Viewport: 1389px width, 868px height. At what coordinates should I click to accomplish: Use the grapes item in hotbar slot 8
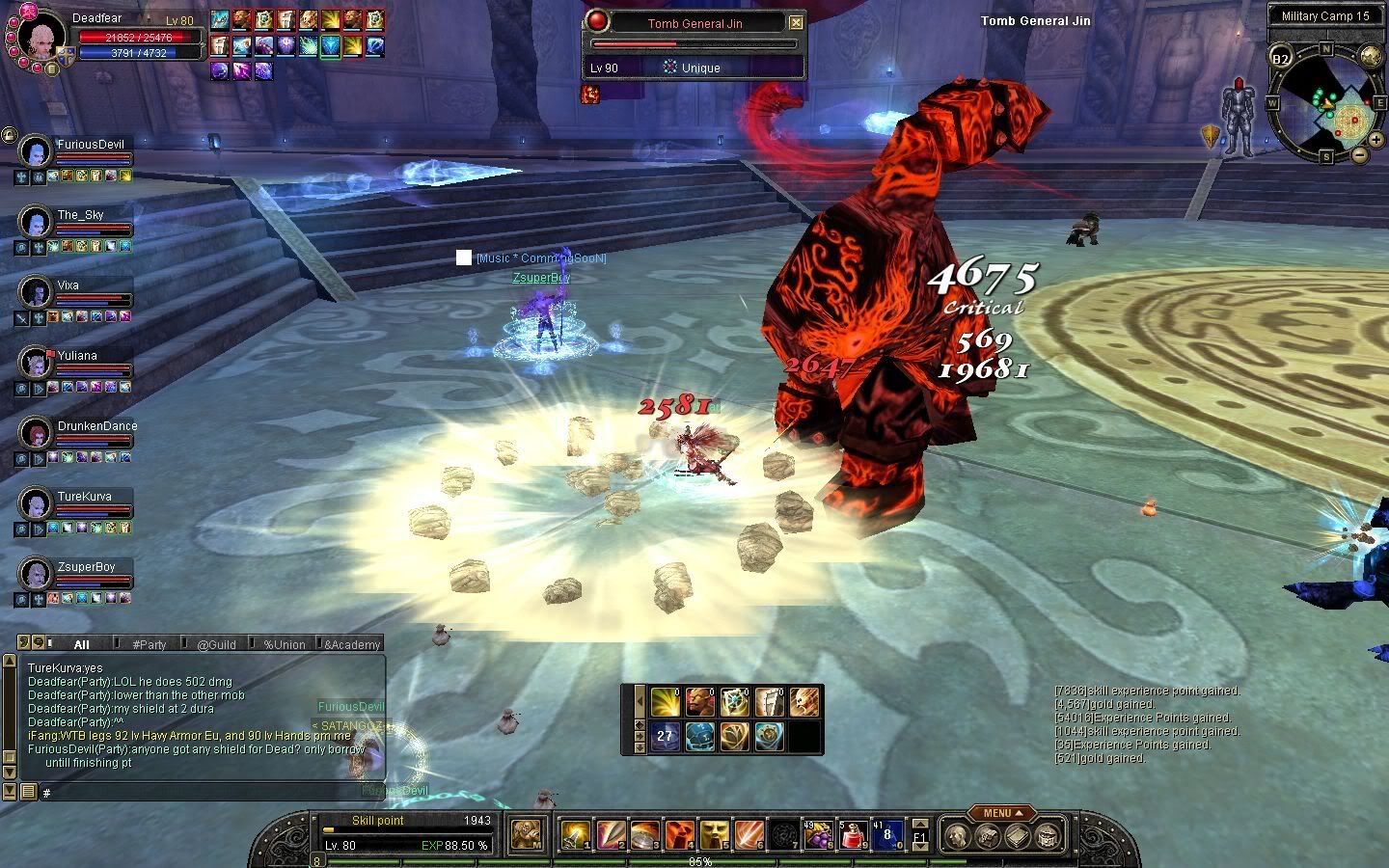coord(819,834)
